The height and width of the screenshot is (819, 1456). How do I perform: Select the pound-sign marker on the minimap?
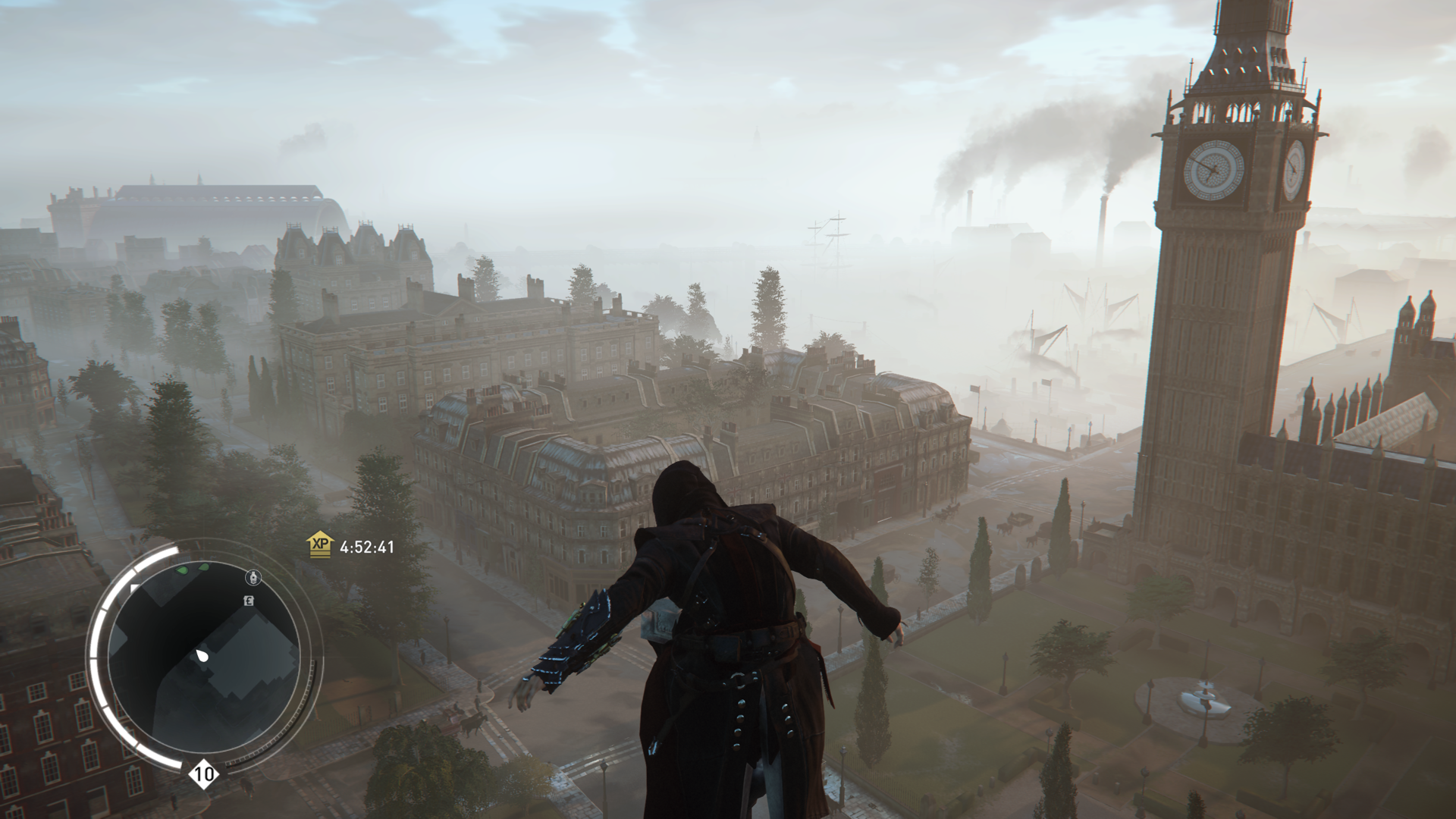click(x=248, y=601)
